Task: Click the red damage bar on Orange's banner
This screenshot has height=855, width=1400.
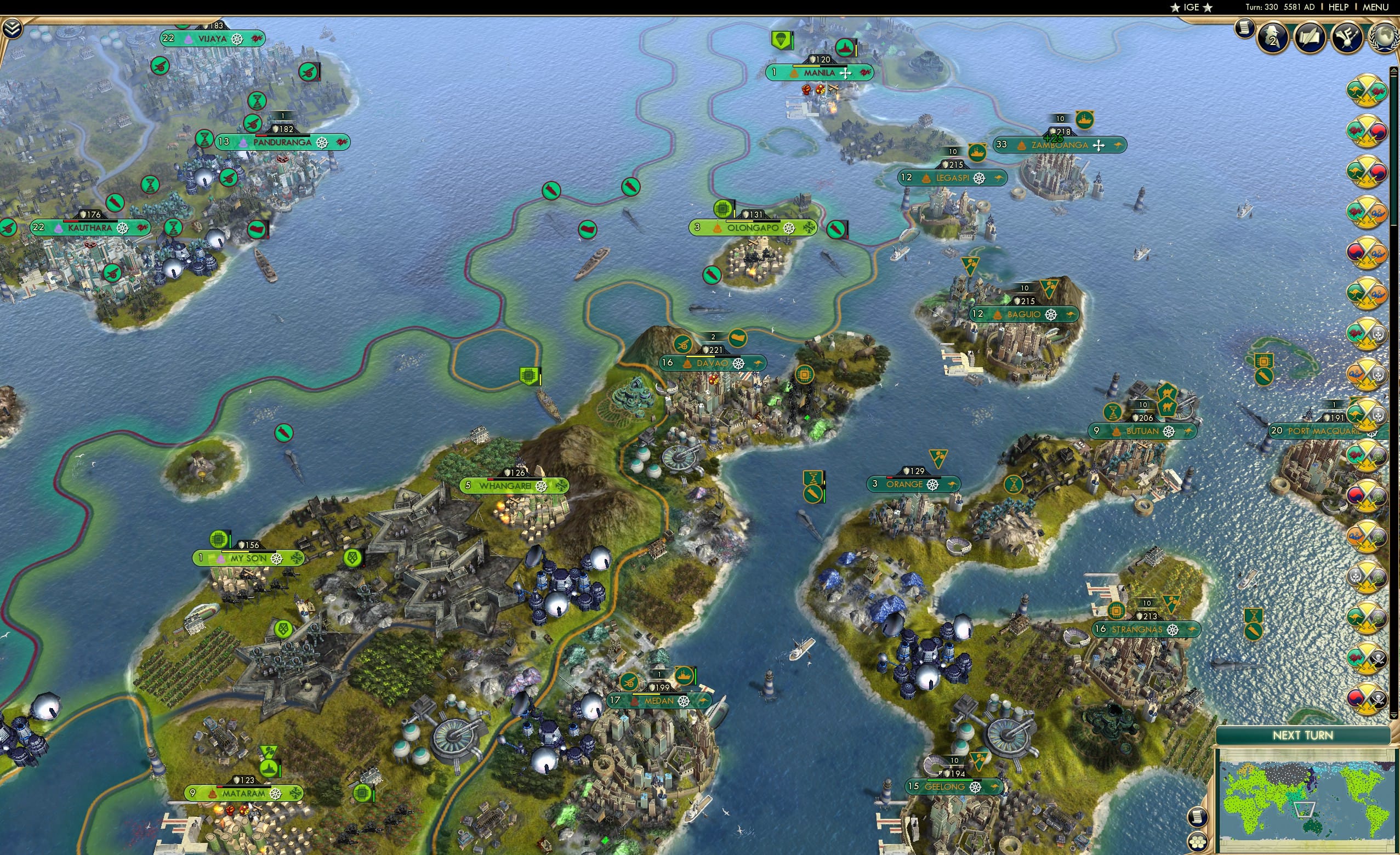Action: click(x=890, y=478)
